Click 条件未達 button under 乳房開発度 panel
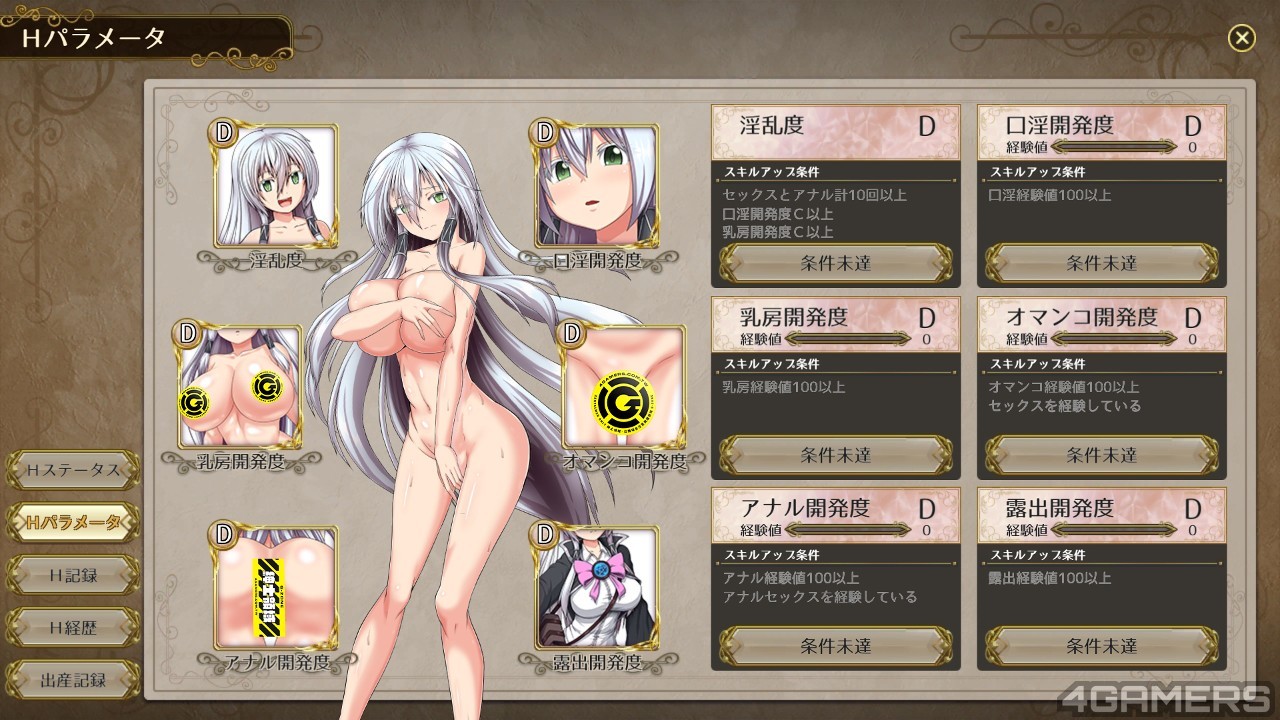The height and width of the screenshot is (720, 1280). click(836, 455)
